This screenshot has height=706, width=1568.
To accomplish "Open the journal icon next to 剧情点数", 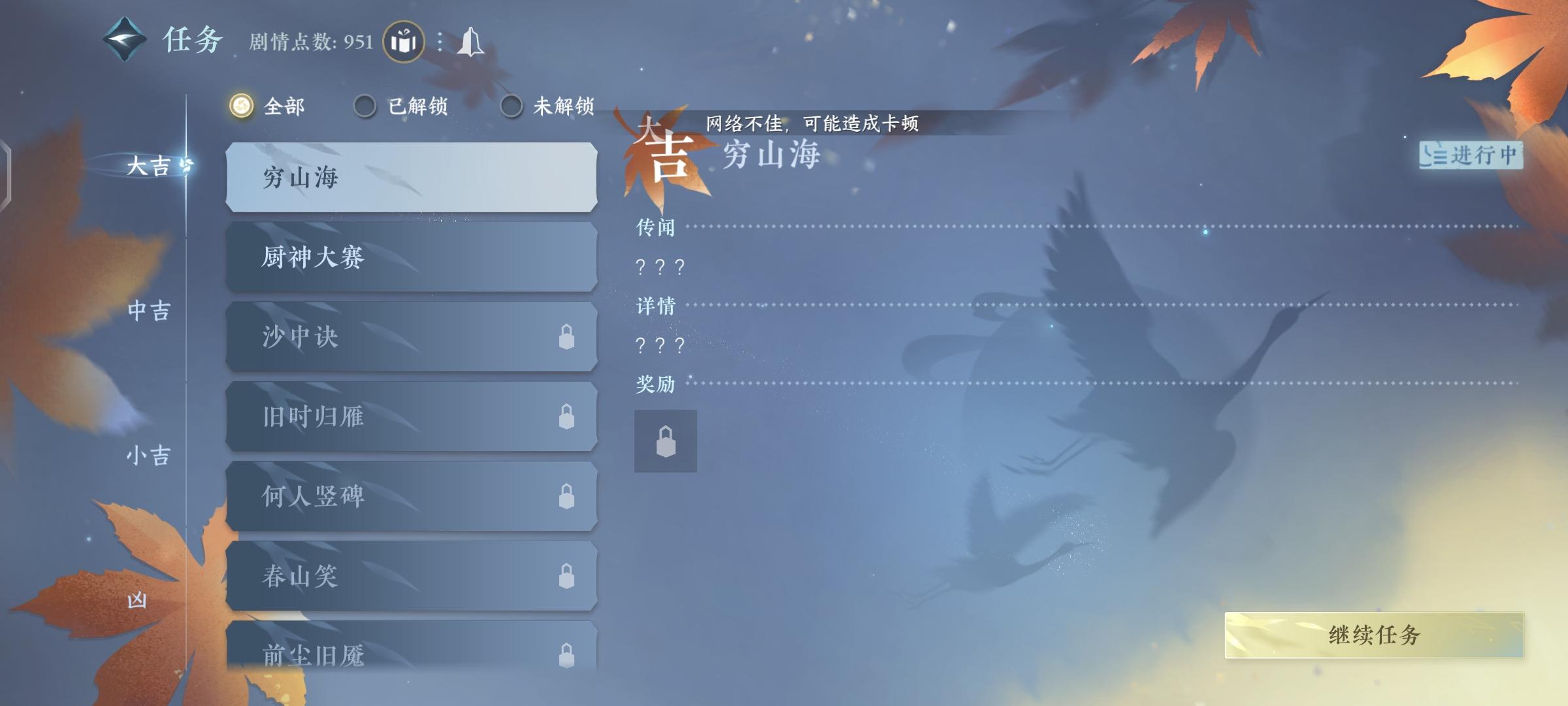I will pos(404,41).
